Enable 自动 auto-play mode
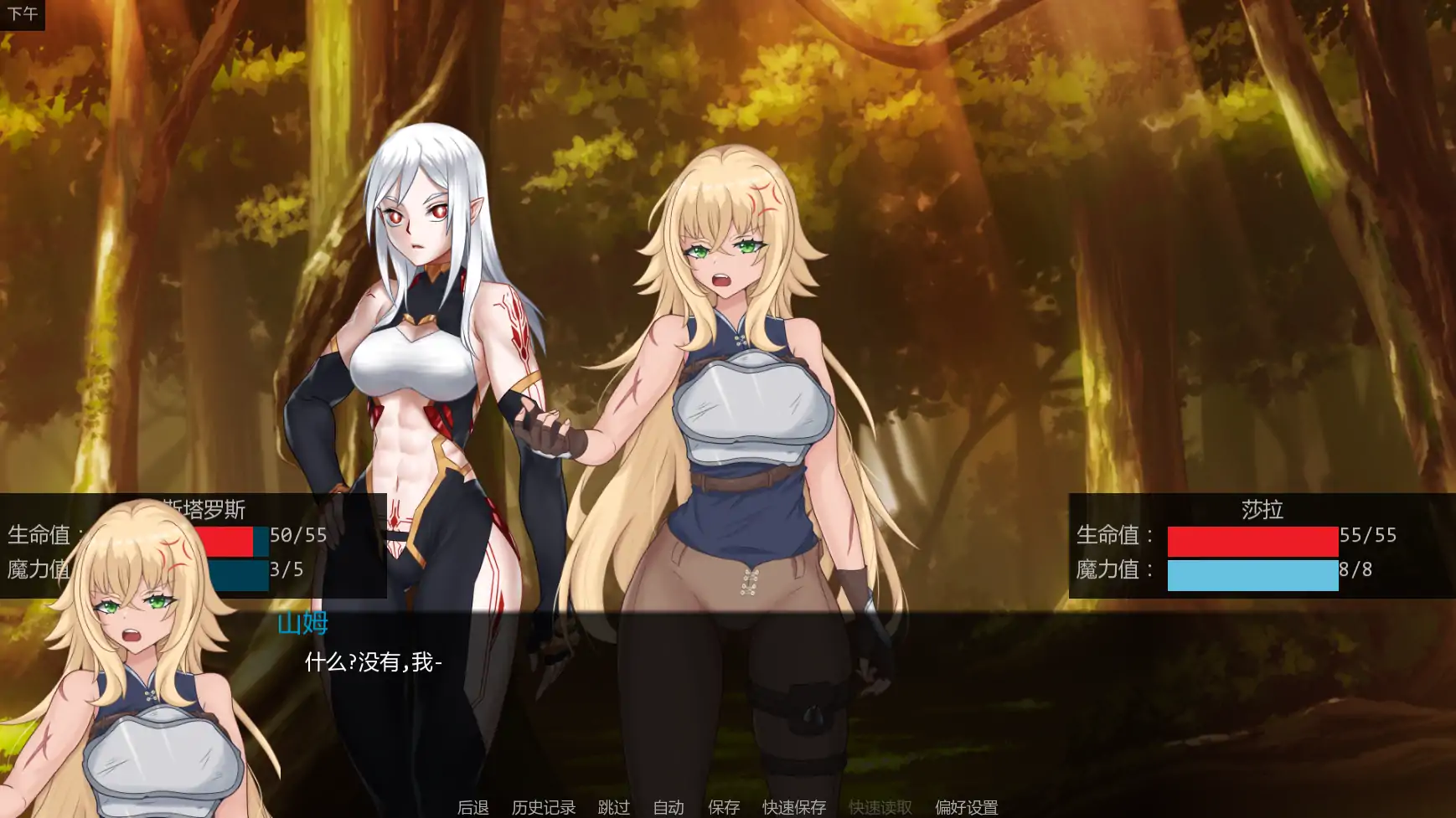 pyautogui.click(x=667, y=807)
